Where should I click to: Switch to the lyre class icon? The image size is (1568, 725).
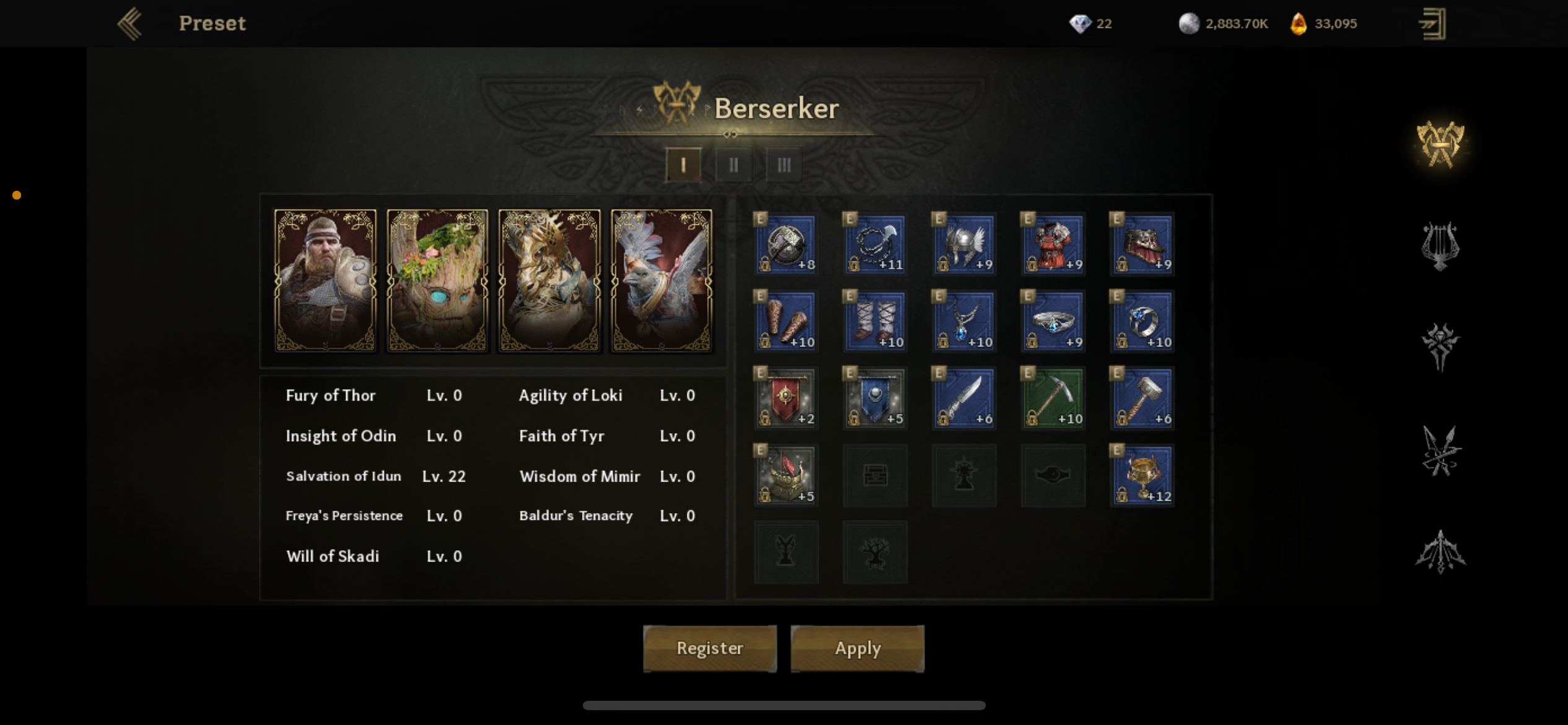pyautogui.click(x=1440, y=246)
